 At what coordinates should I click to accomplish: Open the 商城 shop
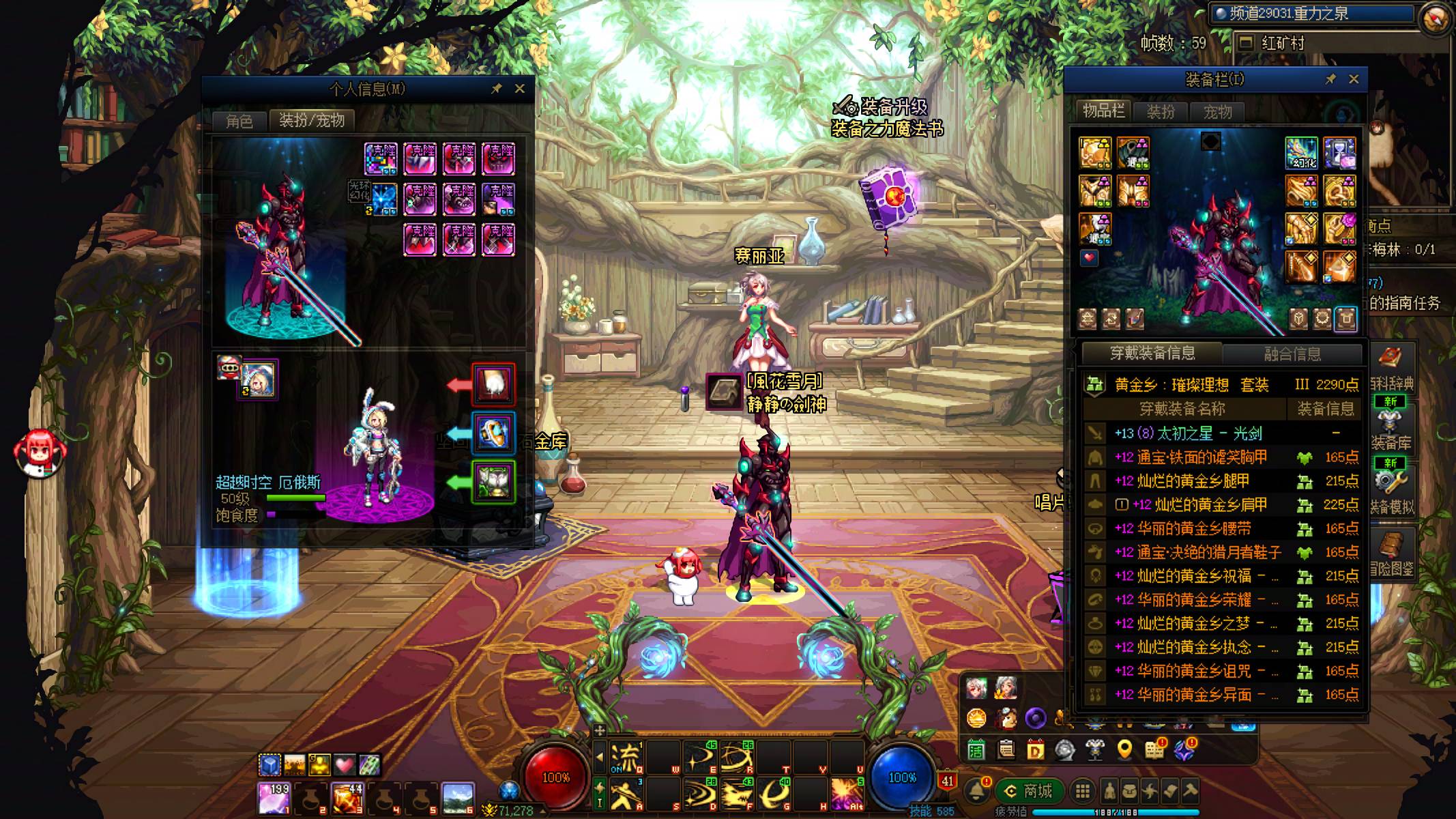pyautogui.click(x=1029, y=791)
